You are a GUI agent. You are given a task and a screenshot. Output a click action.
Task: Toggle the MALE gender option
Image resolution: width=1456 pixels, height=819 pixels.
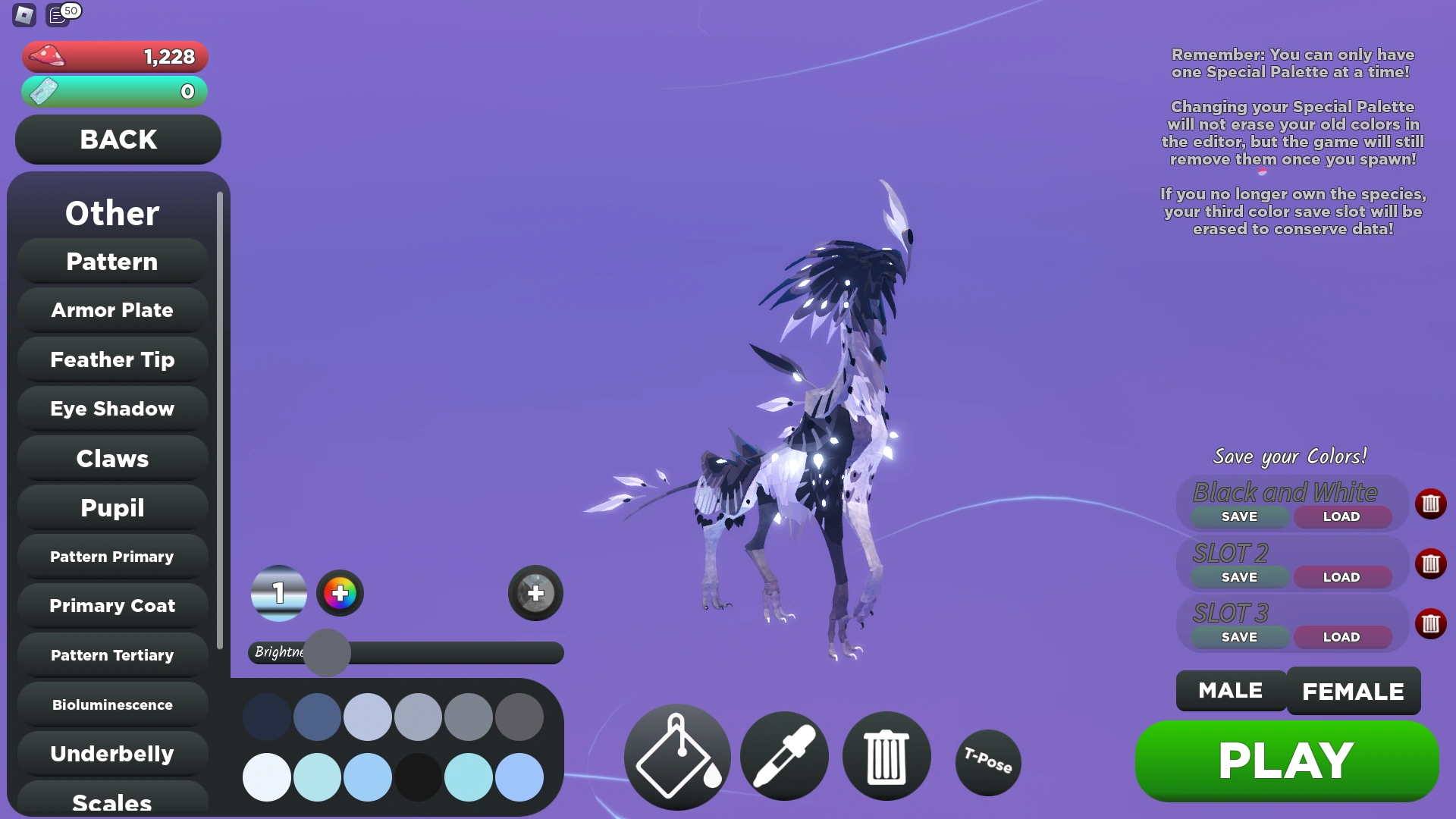[x=1229, y=691]
